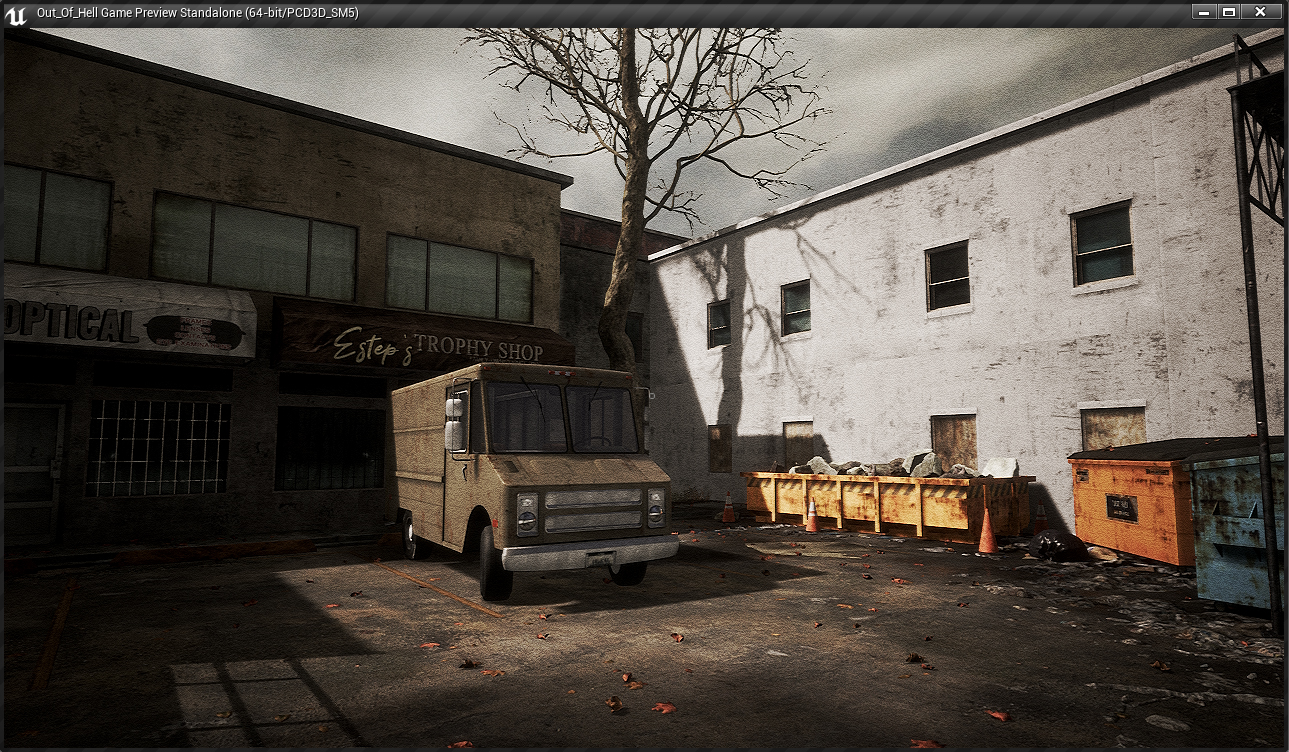The height and width of the screenshot is (752, 1289).
Task: Minimize the game preview window
Action: pyautogui.click(x=1203, y=12)
